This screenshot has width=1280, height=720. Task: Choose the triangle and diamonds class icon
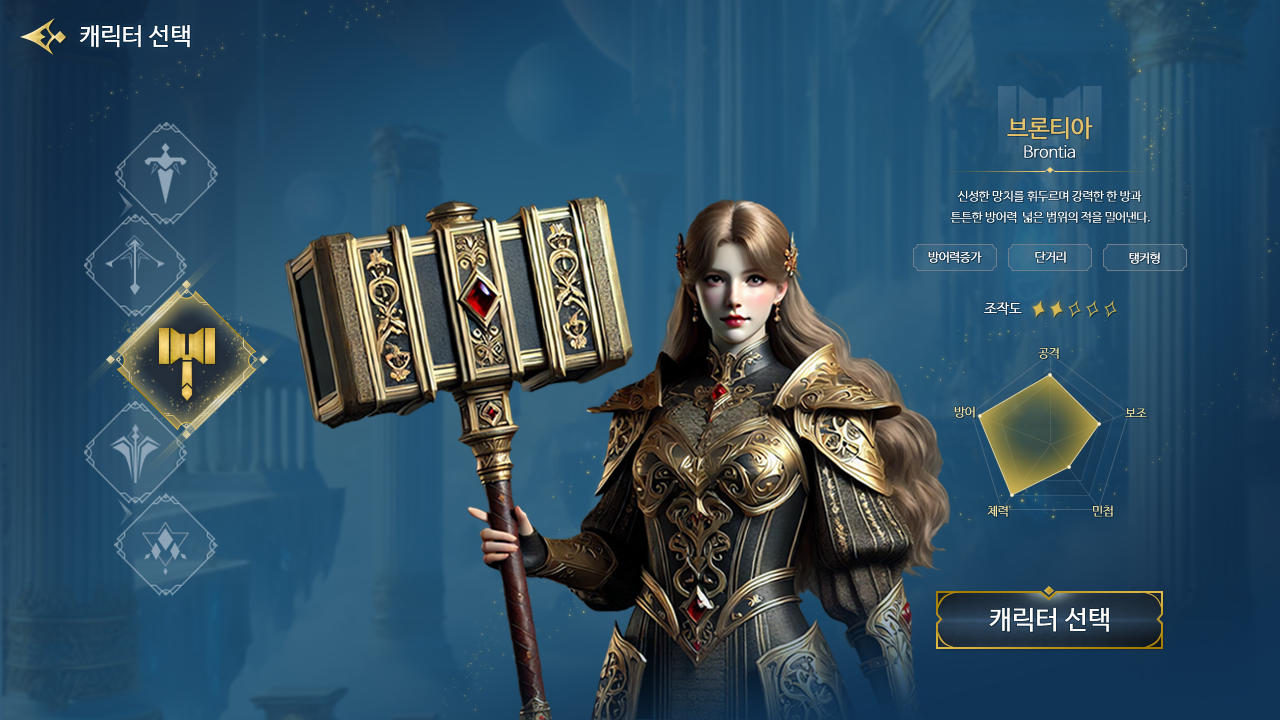point(166,544)
